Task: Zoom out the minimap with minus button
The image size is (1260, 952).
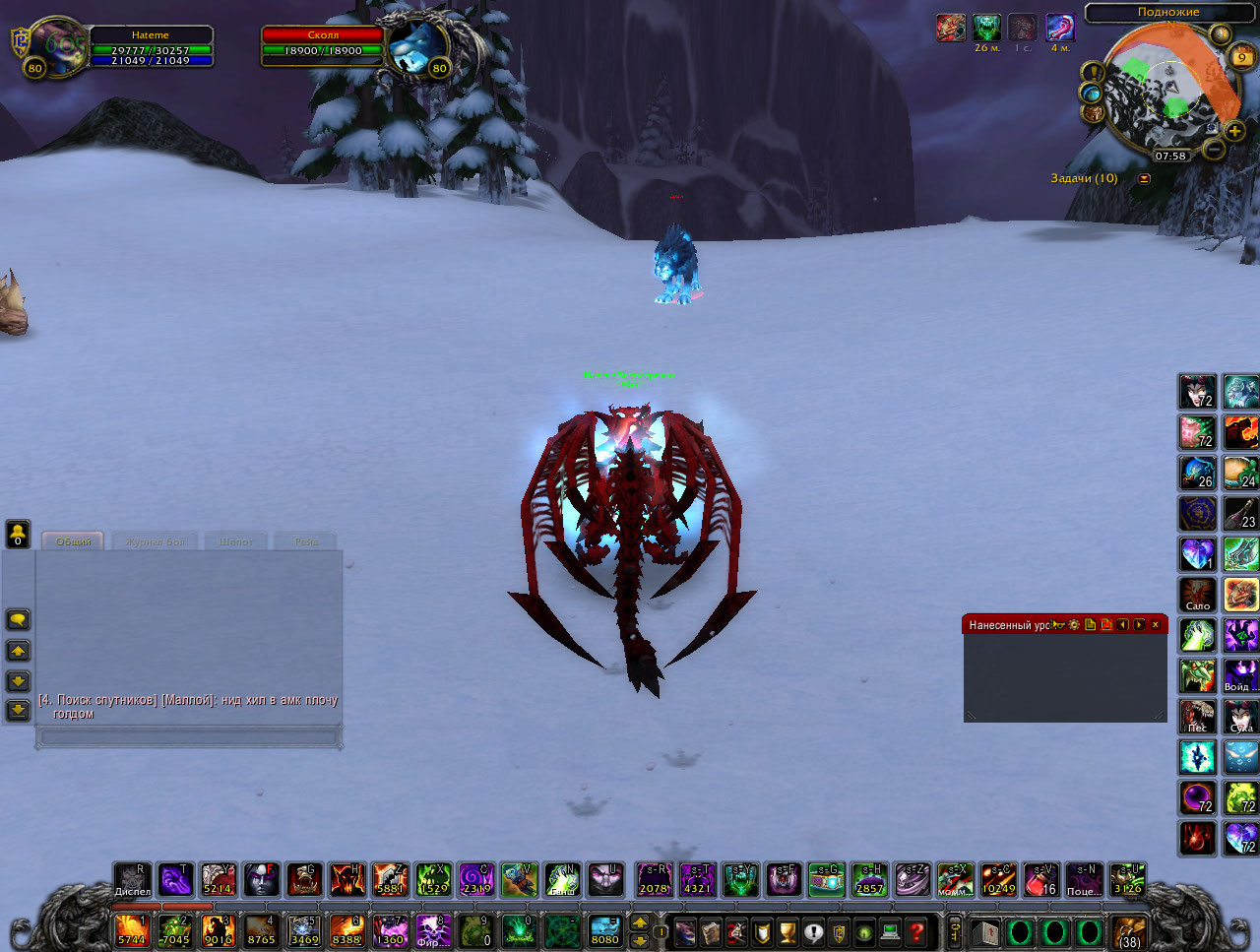Action: coord(1214,150)
